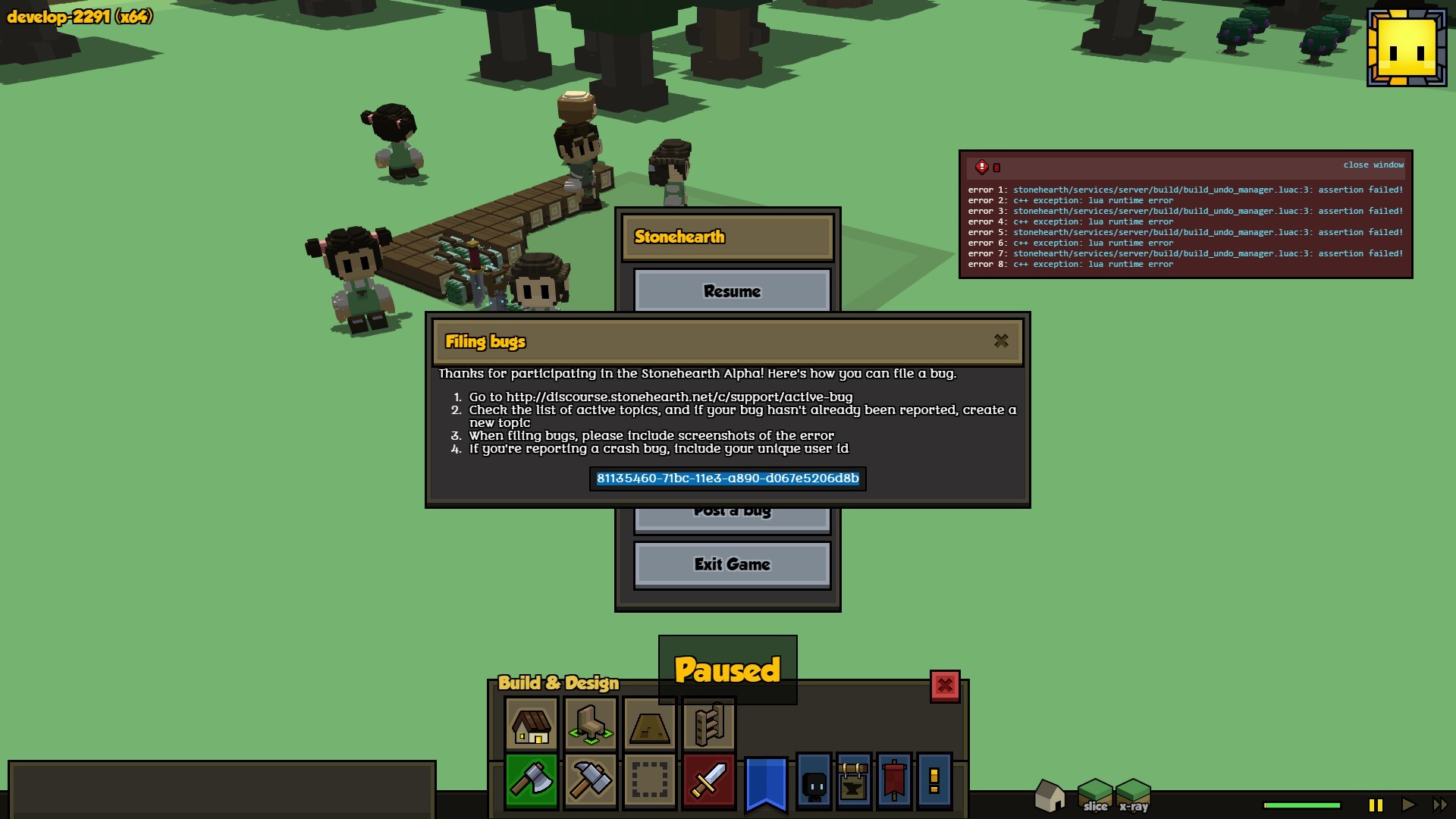Choose the ladder building tool
This screenshot has height=819, width=1456.
click(x=708, y=725)
